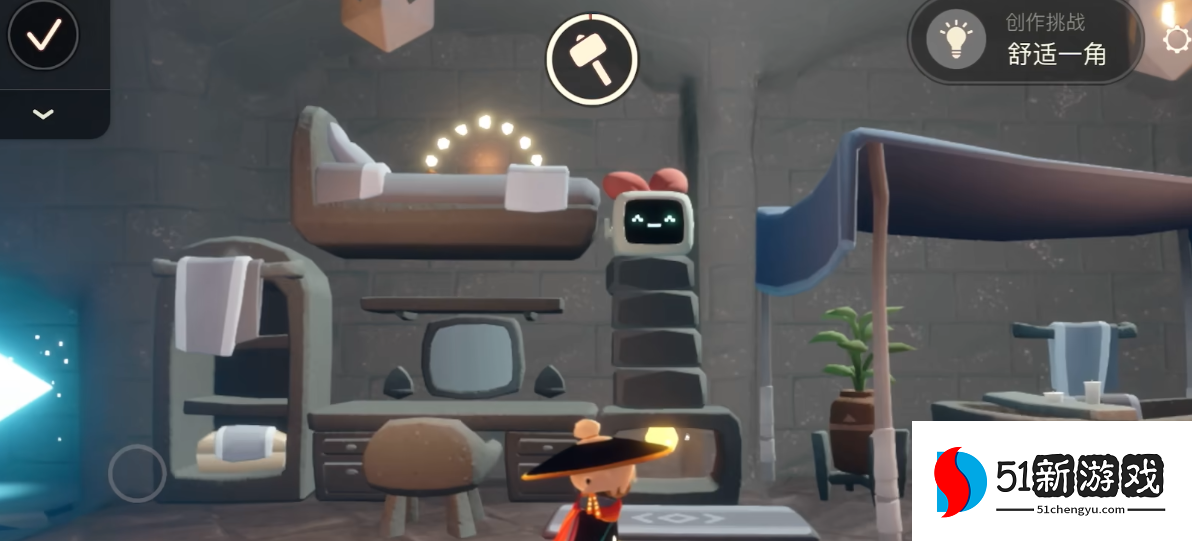
Task: Open settings via the gear icon
Action: pos(1177,40)
